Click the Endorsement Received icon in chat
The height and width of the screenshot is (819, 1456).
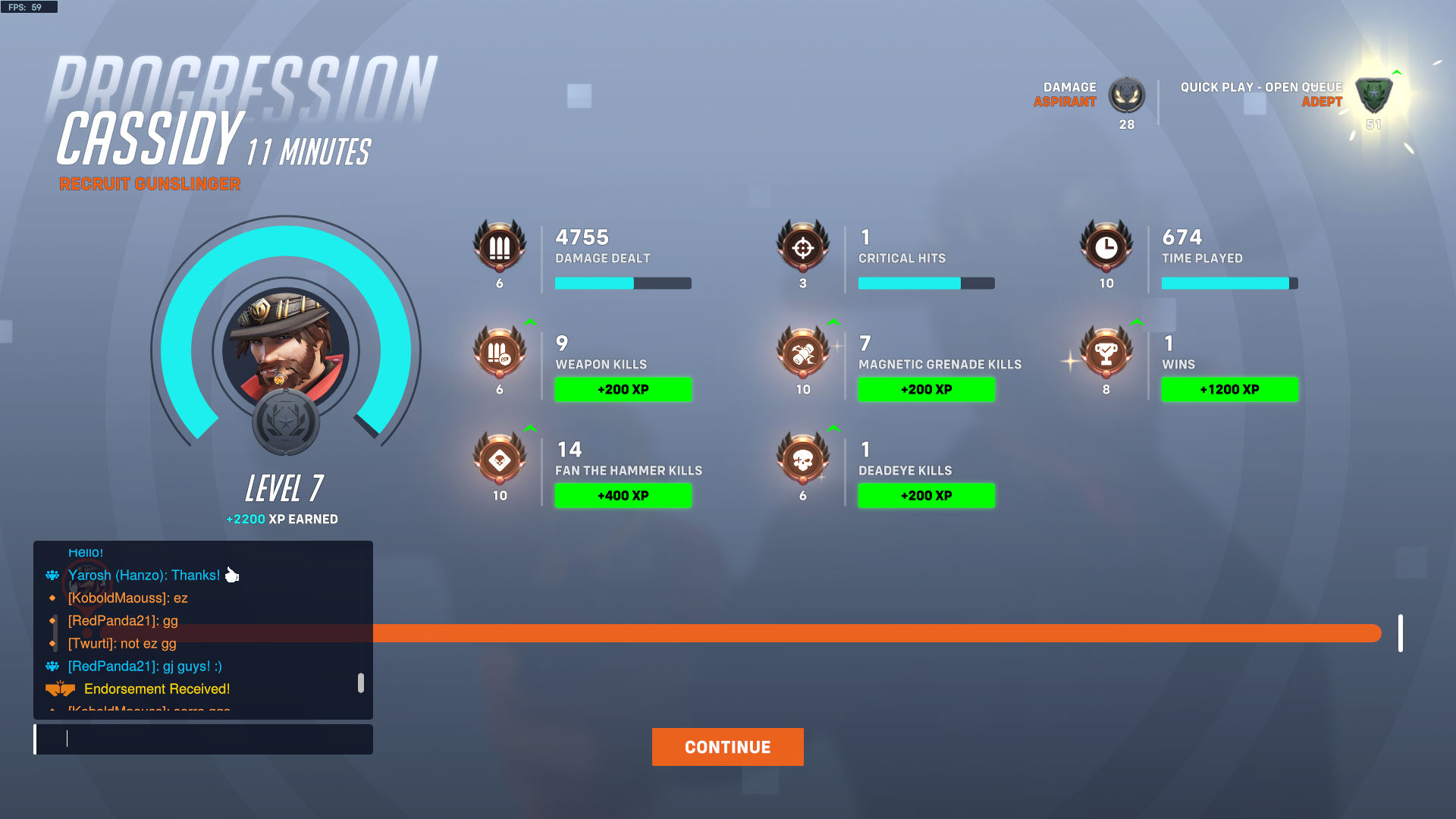59,688
